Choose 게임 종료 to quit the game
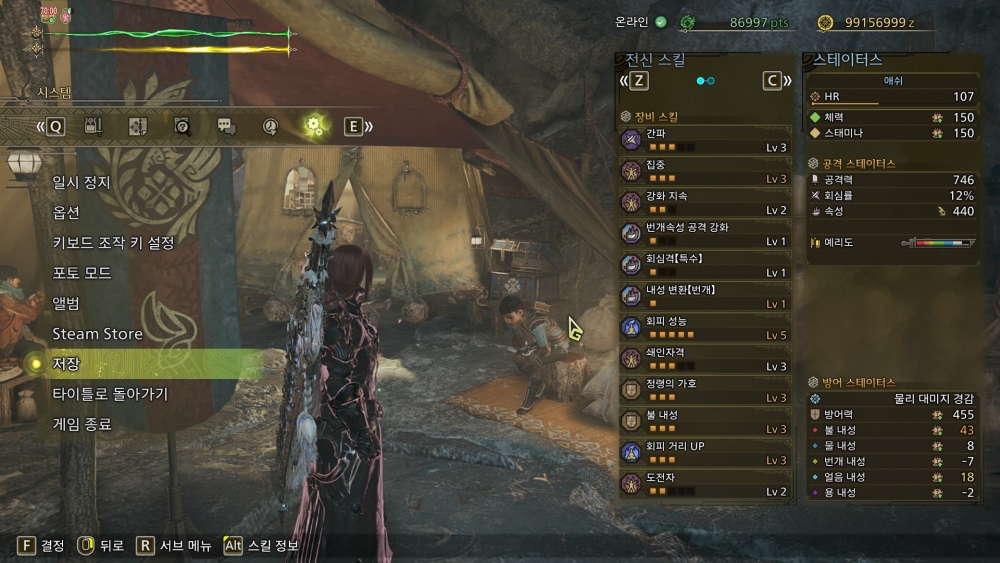 tap(82, 424)
